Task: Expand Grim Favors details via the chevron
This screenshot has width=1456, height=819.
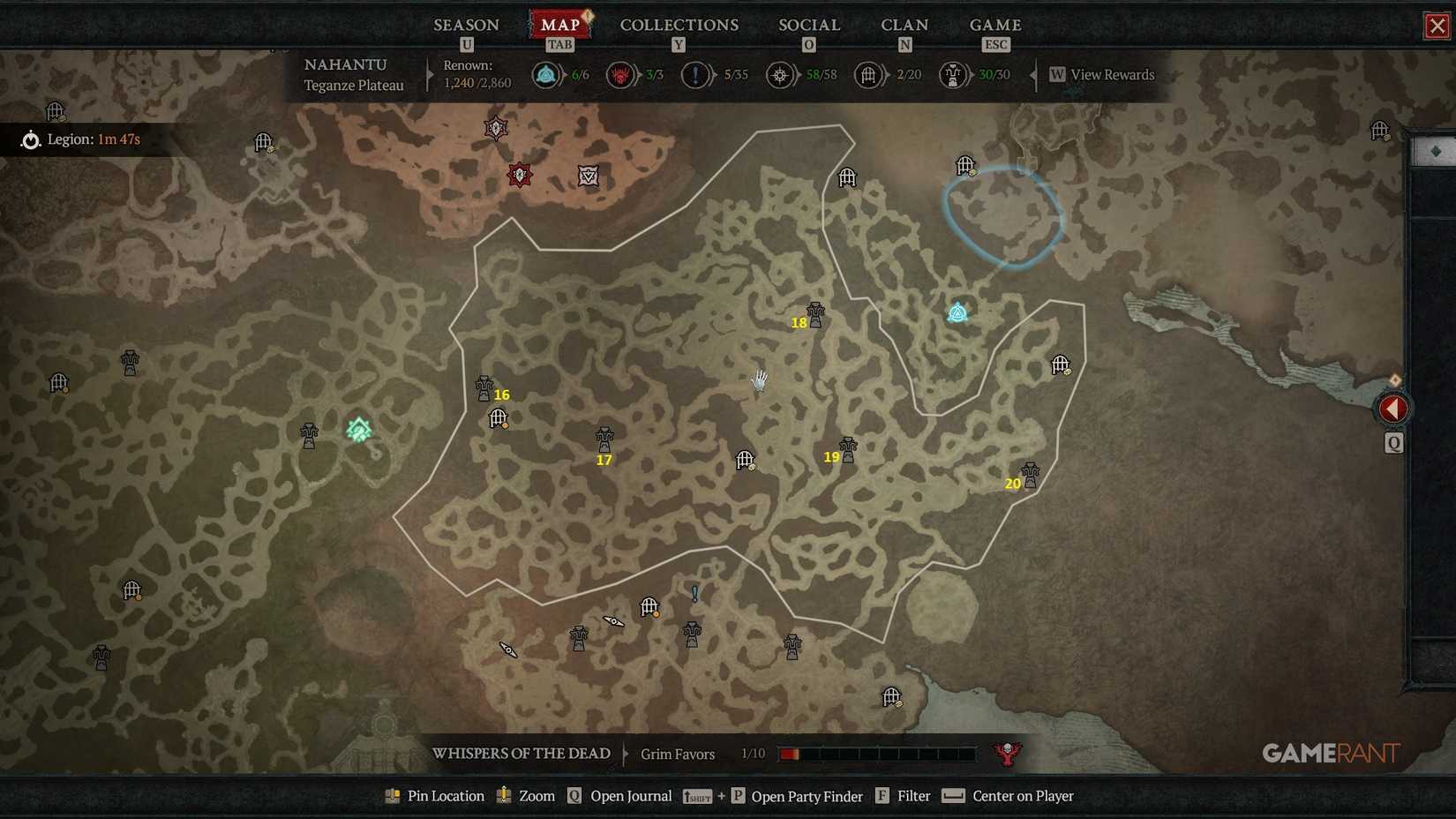Action: coord(627,754)
